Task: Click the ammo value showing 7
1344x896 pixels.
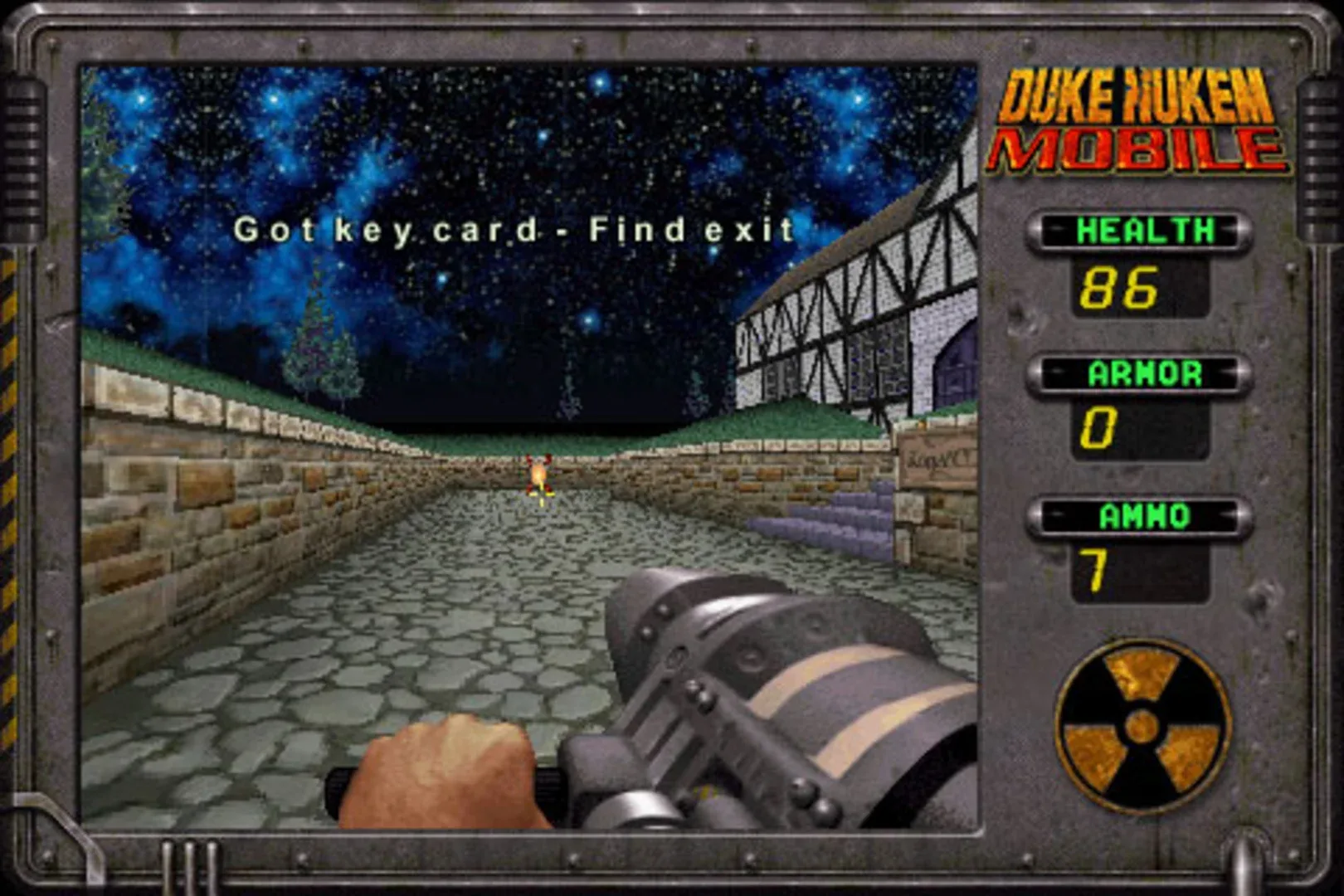Action: pyautogui.click(x=1095, y=568)
